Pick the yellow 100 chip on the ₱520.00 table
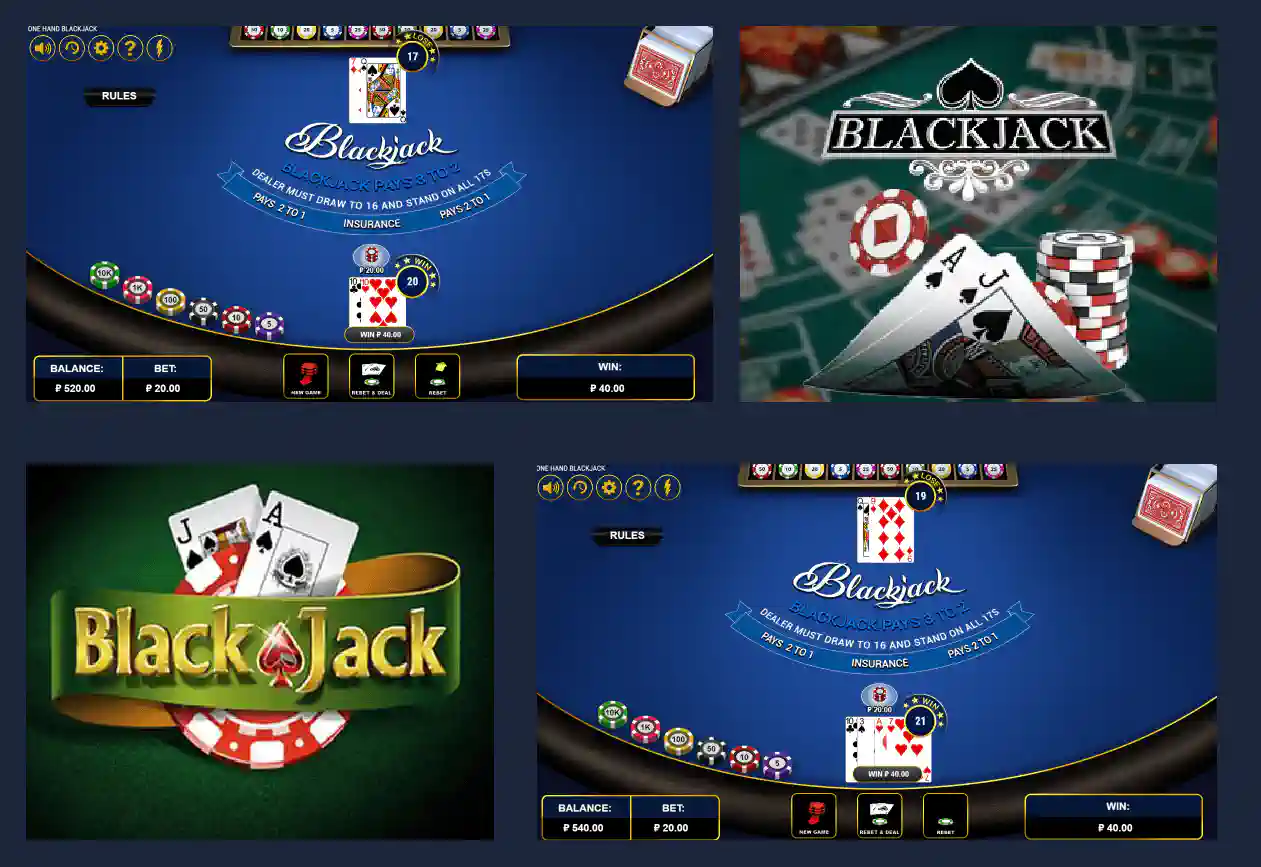This screenshot has height=867, width=1261. [171, 299]
